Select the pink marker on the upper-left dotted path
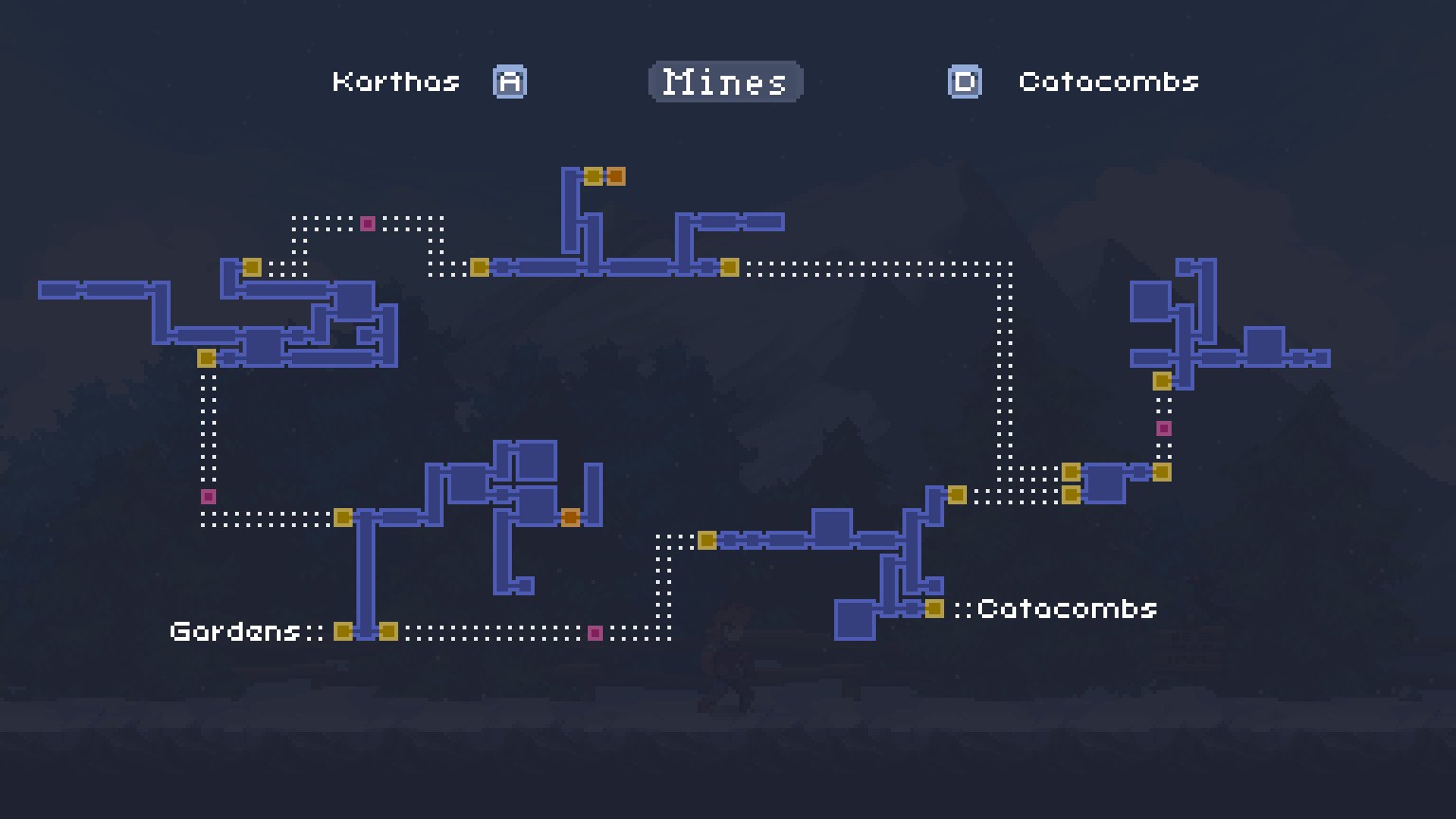The height and width of the screenshot is (819, 1456). (366, 223)
